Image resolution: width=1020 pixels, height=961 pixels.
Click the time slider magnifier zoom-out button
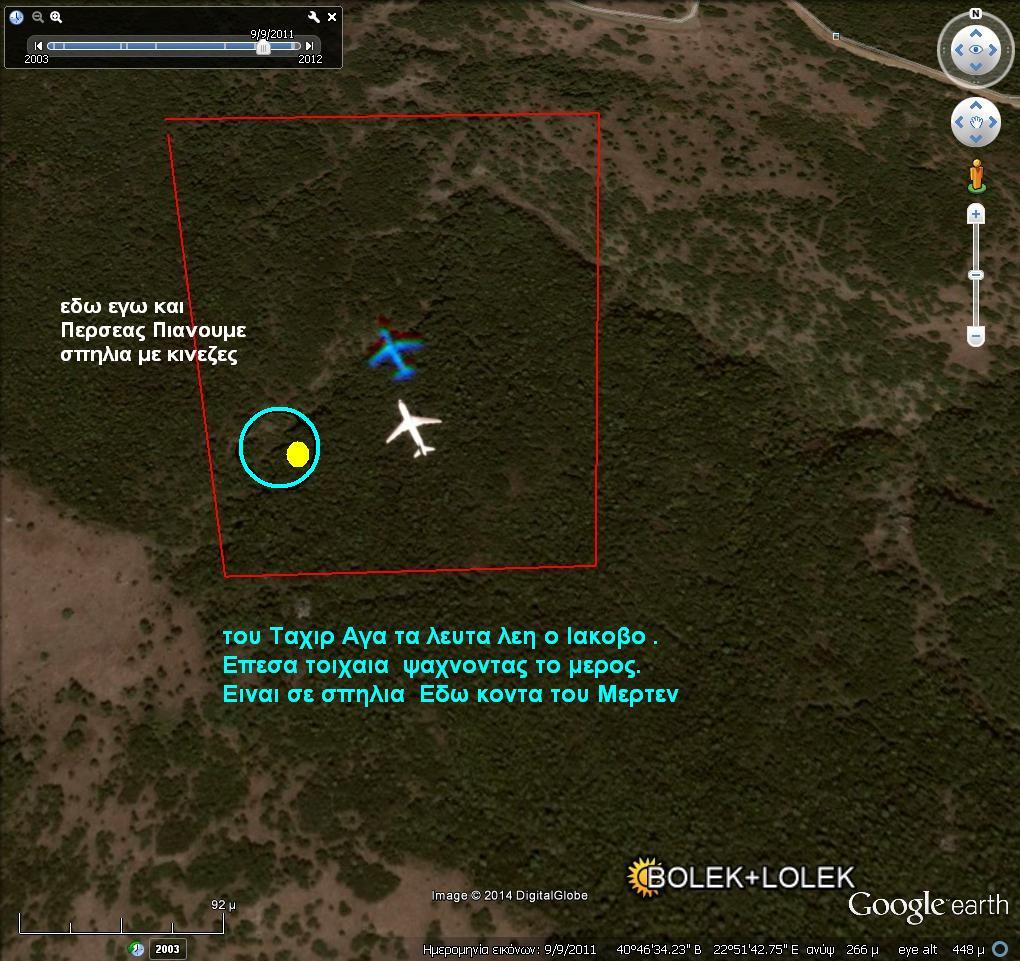(x=38, y=17)
